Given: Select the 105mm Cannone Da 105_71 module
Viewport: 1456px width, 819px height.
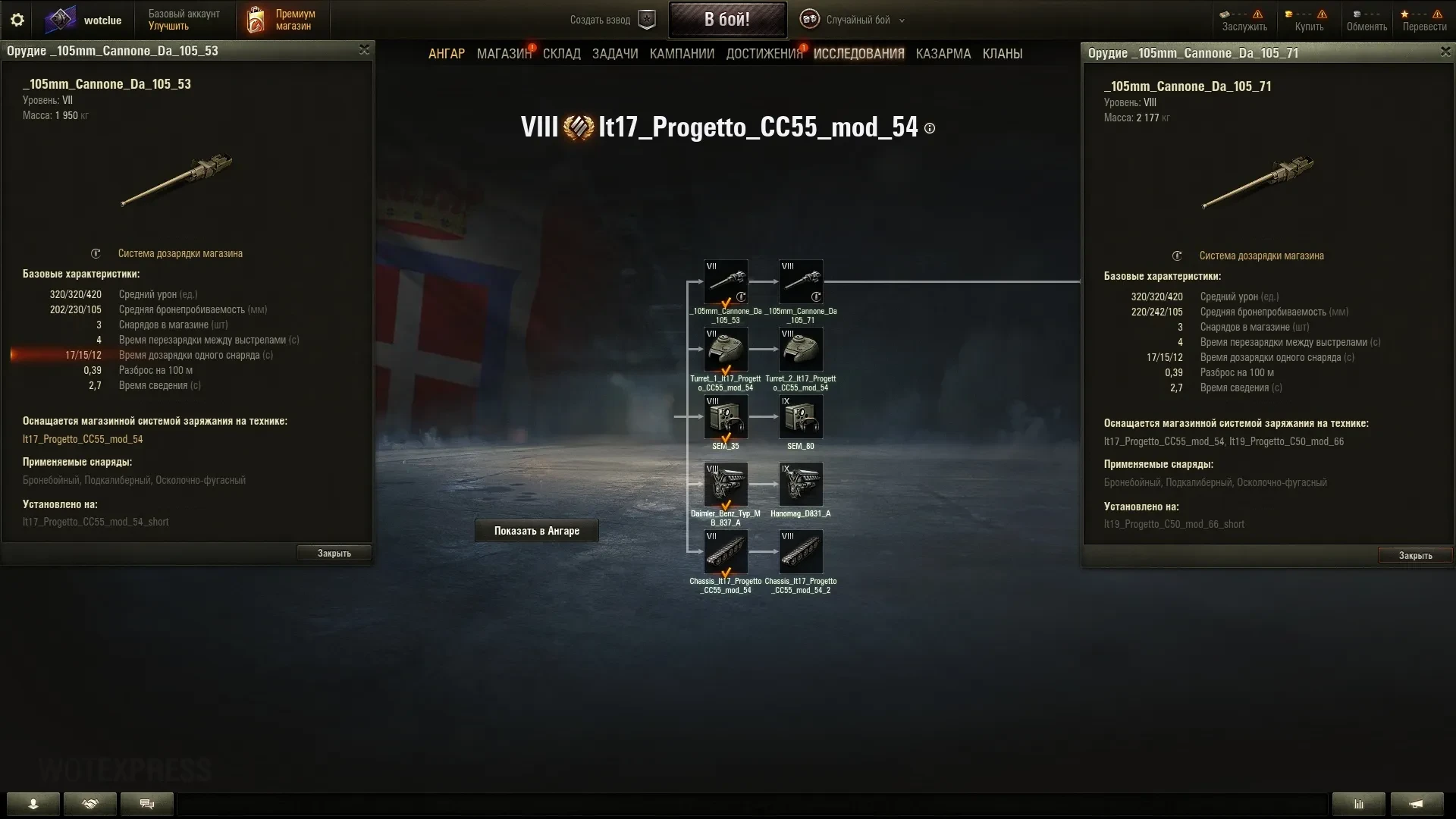Looking at the screenshot, I should point(801,282).
